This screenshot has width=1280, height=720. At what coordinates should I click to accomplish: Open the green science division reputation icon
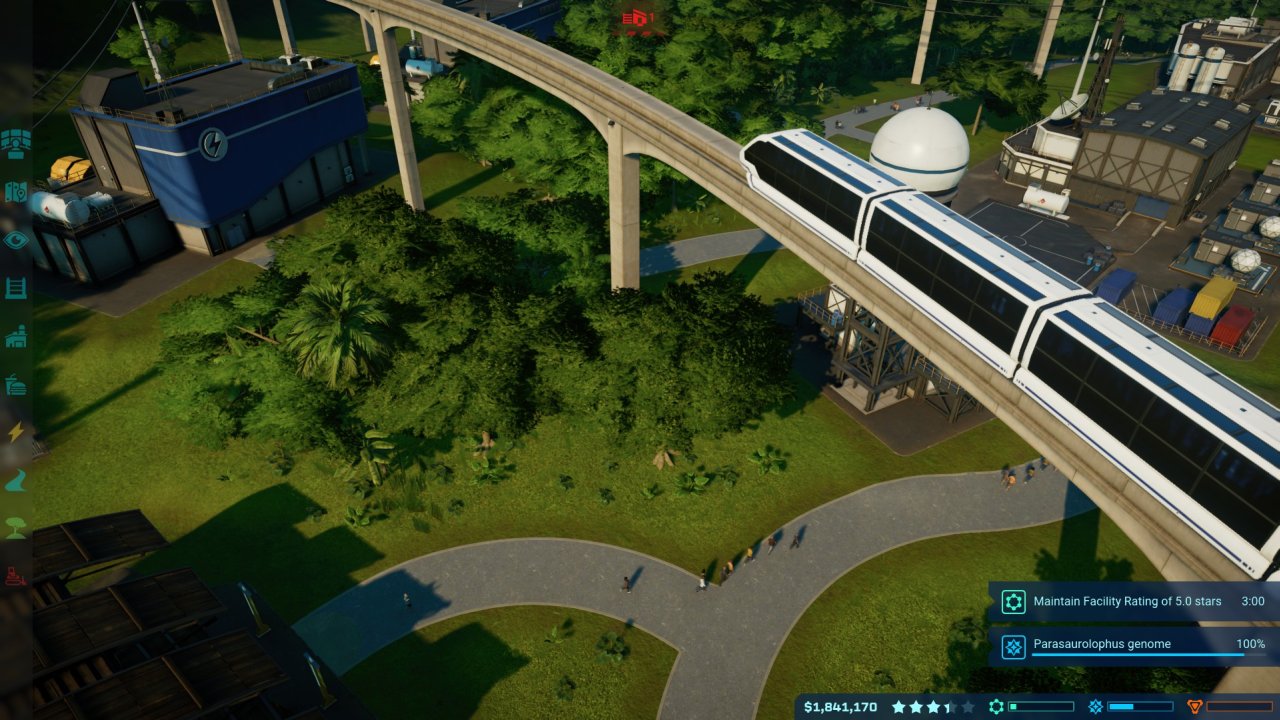click(997, 707)
